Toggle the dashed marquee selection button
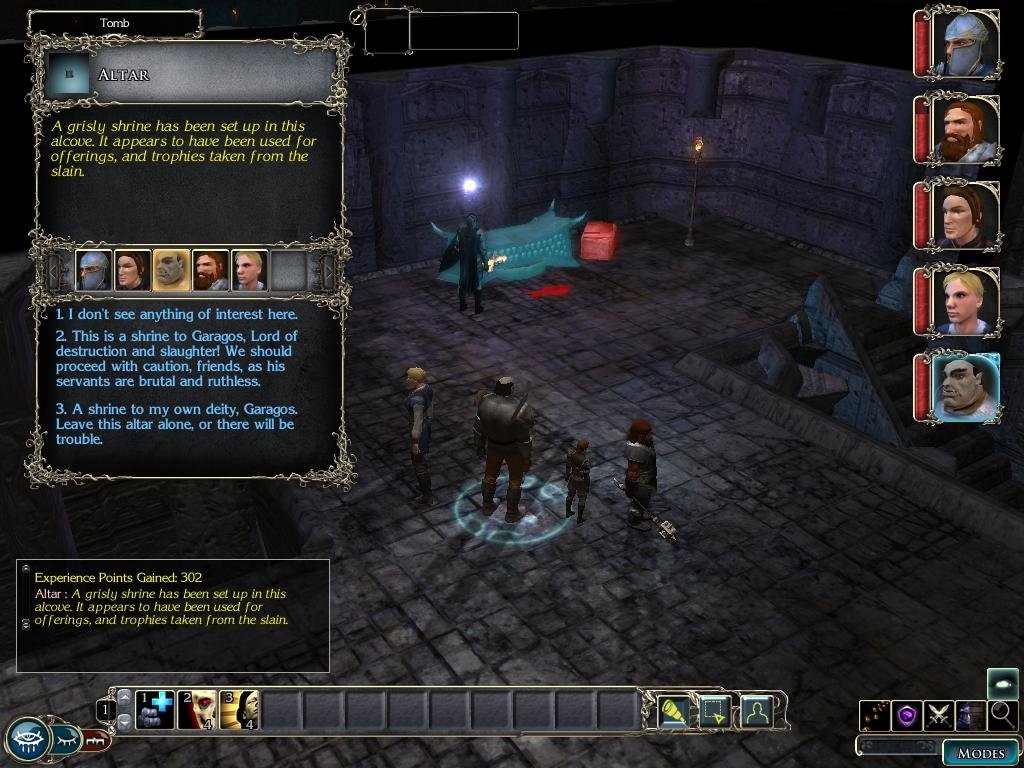The width and height of the screenshot is (1024, 768). [715, 711]
